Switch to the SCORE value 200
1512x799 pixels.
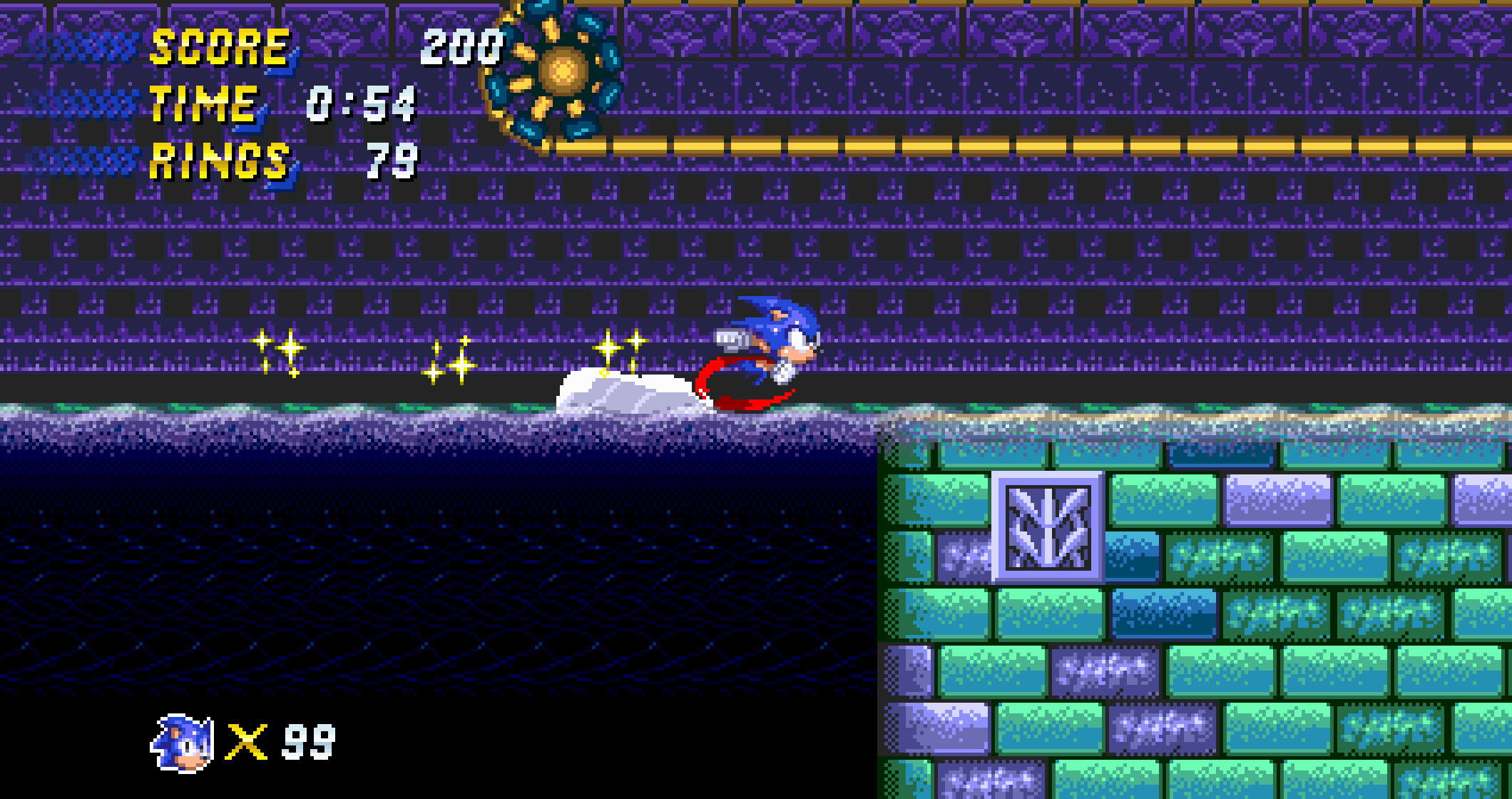coord(460,48)
